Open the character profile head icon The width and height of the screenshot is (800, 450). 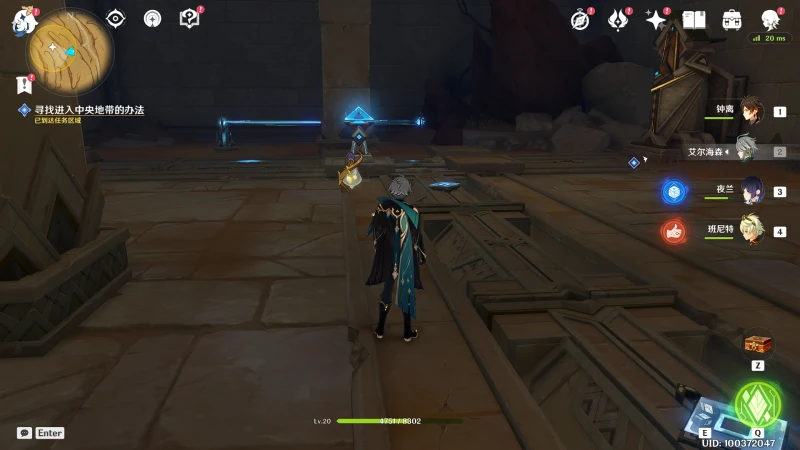[x=770, y=20]
